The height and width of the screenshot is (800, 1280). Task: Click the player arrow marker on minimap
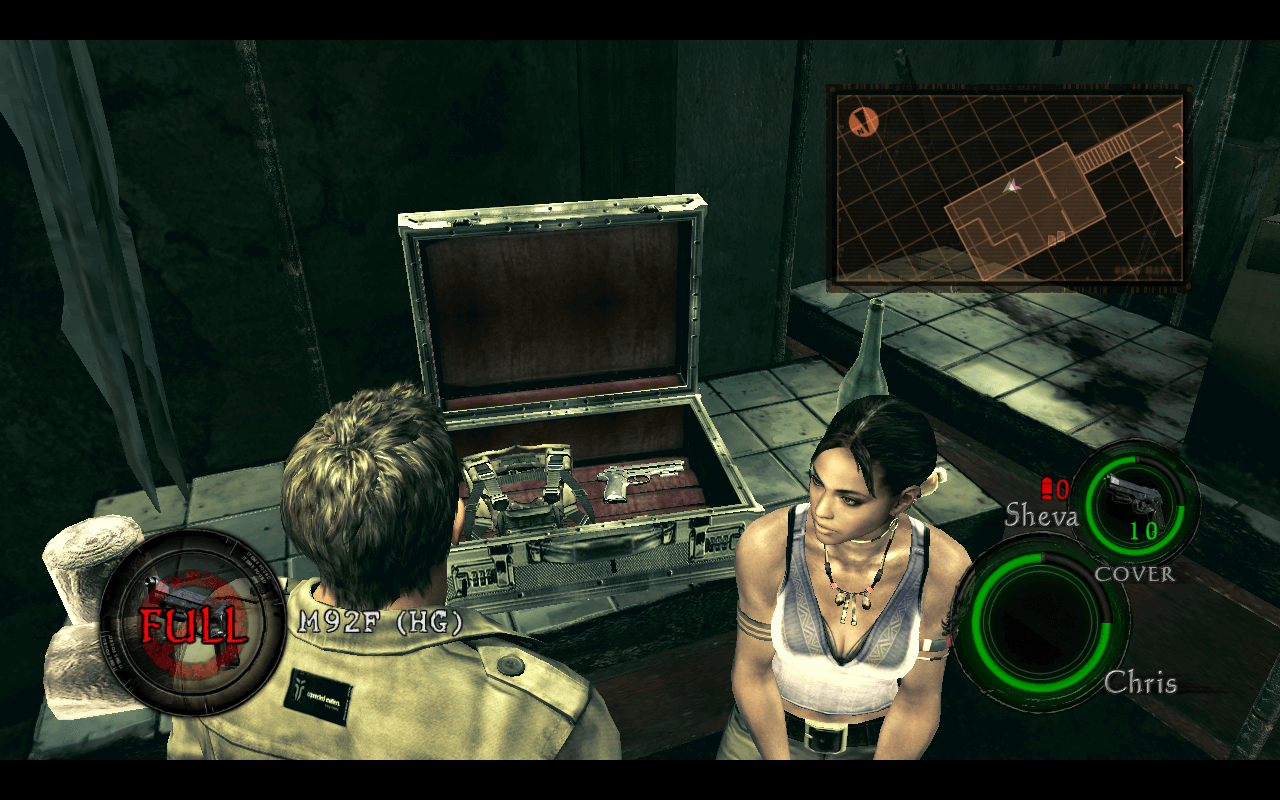[1012, 185]
